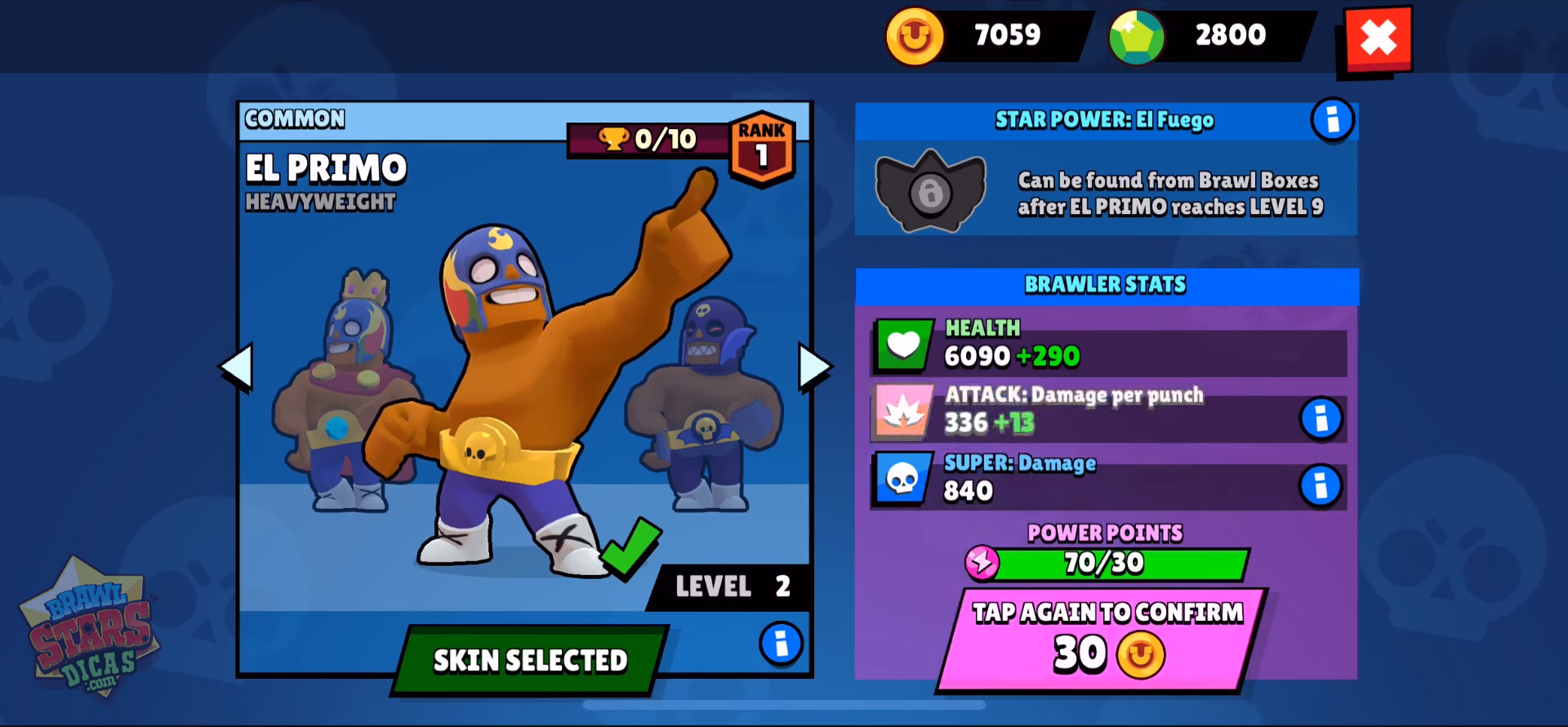Click the Skin Selected button
Image resolution: width=1568 pixels, height=727 pixels.
(x=530, y=660)
